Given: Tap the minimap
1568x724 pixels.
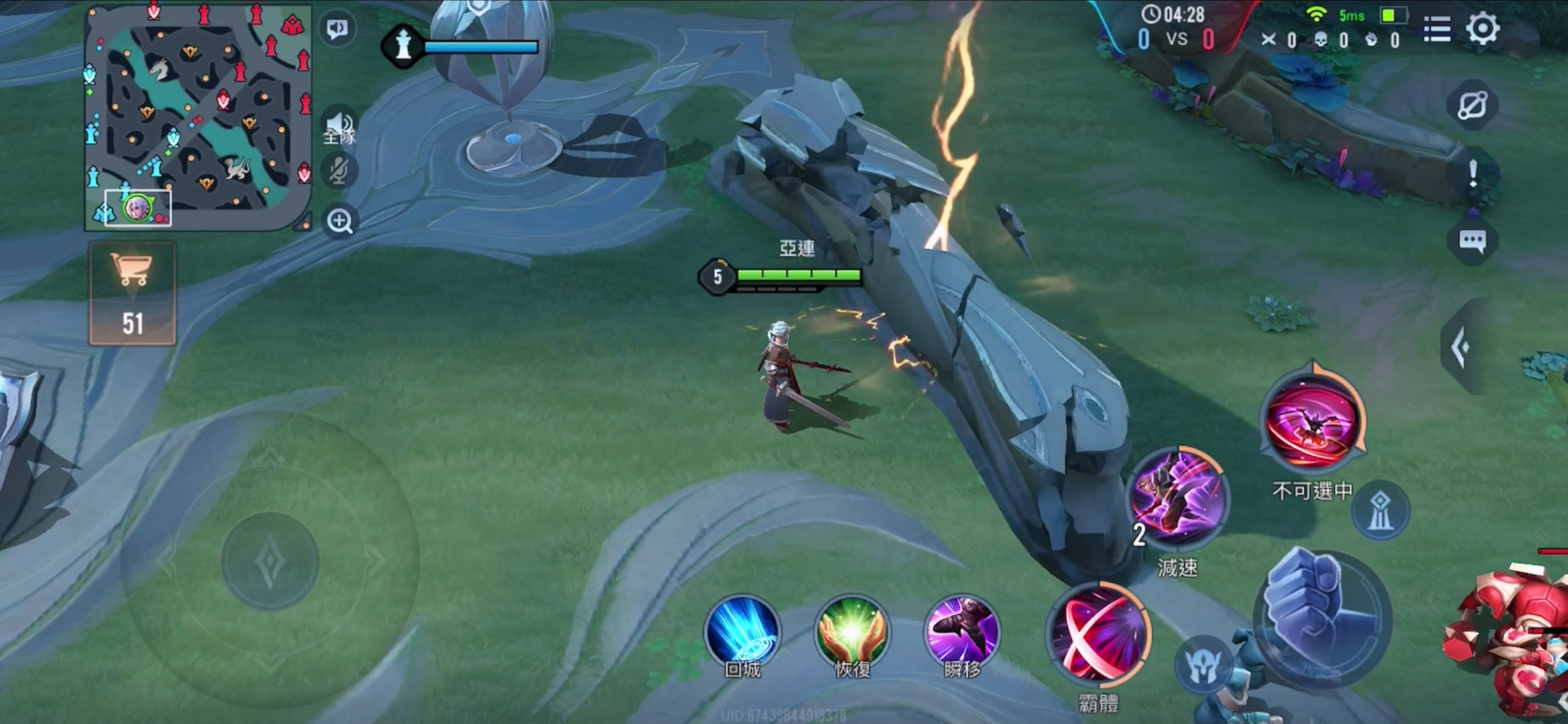Looking at the screenshot, I should coord(198,115).
